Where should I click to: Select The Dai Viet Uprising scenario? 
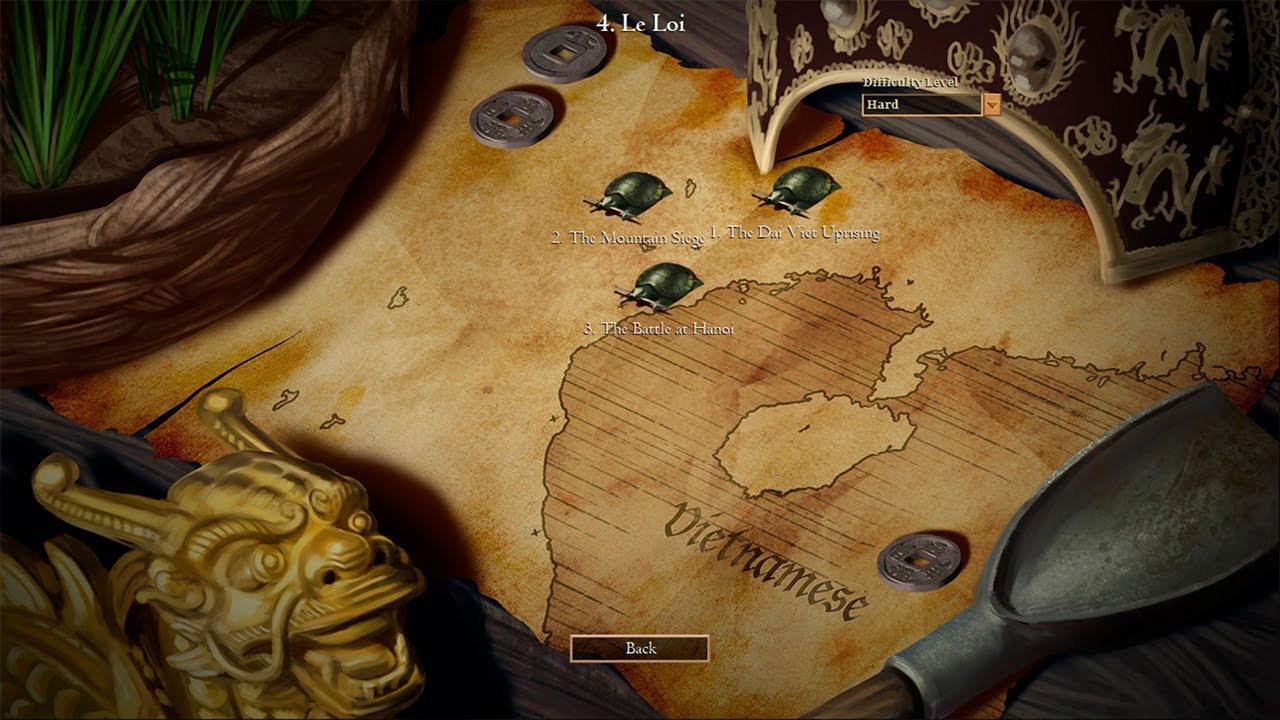799,192
